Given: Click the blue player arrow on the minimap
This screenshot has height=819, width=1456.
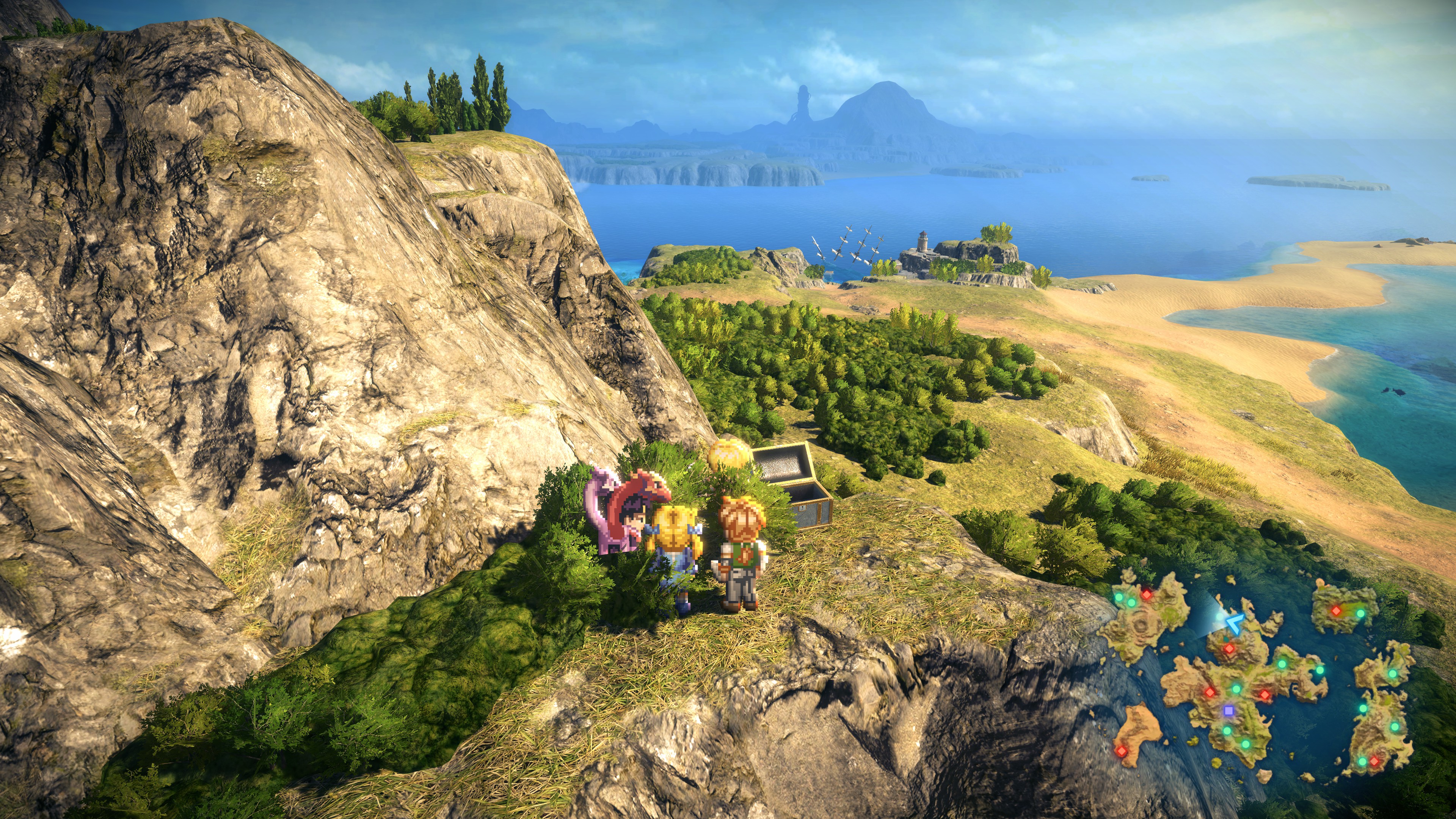Looking at the screenshot, I should click(1235, 623).
